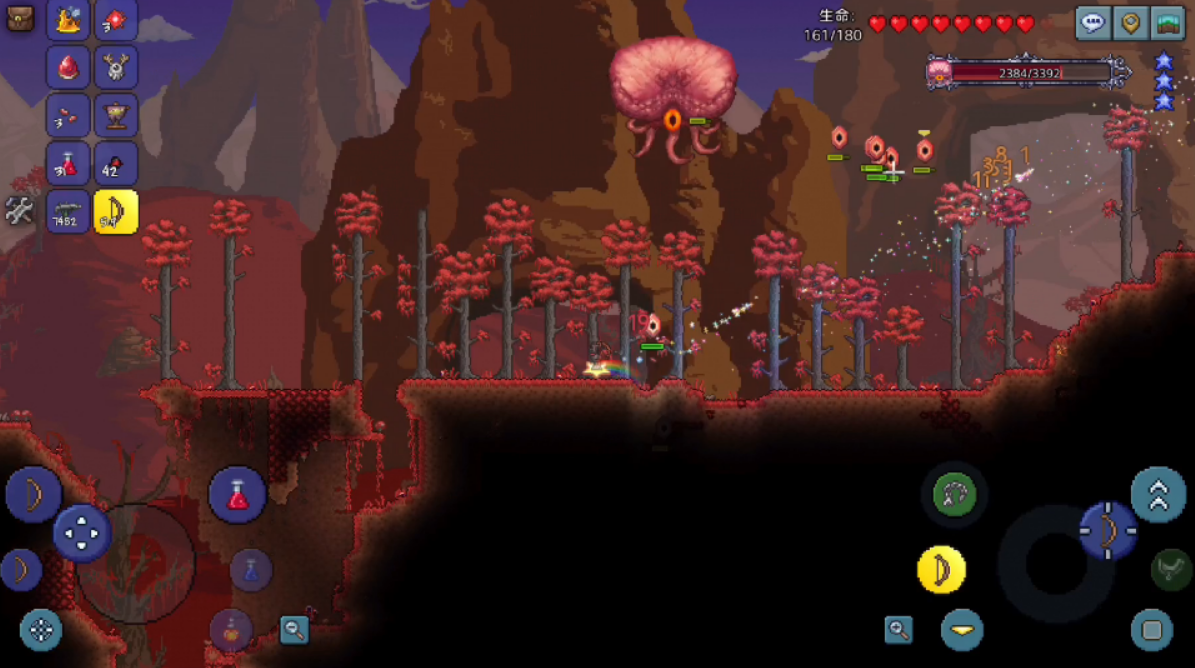
Task: Select the gun hotbar slot
Action: (68, 211)
